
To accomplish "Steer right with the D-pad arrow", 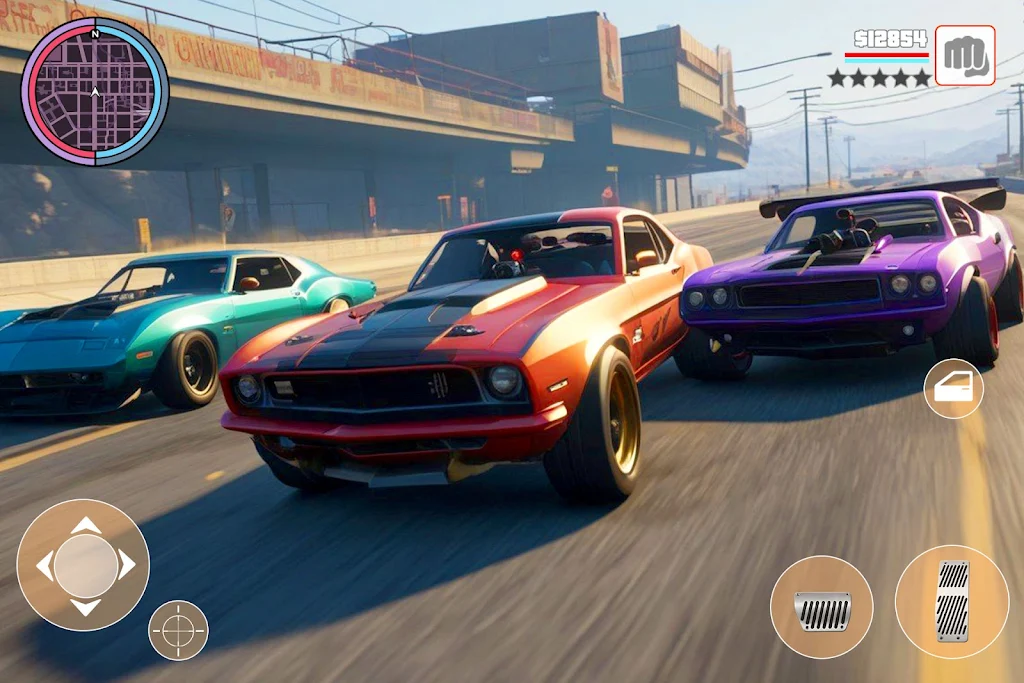I will (x=126, y=565).
